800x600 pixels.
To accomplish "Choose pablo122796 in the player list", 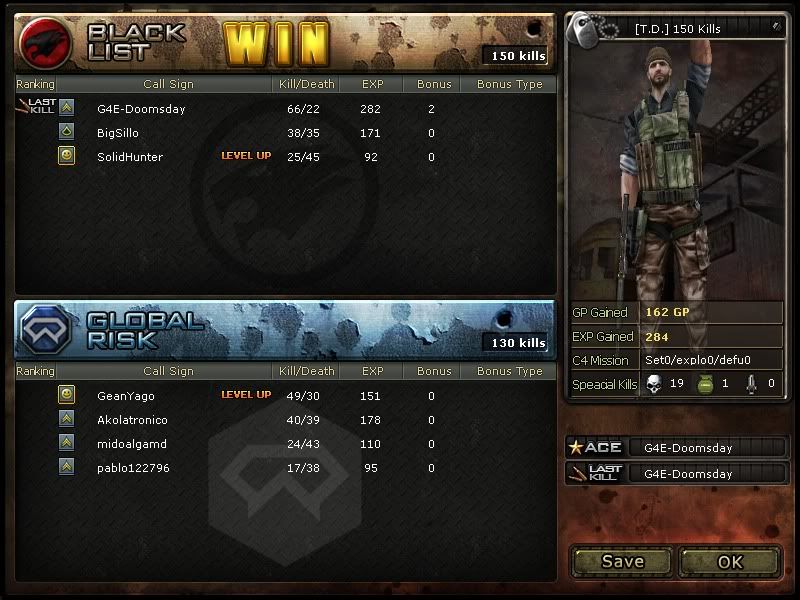I will click(133, 468).
